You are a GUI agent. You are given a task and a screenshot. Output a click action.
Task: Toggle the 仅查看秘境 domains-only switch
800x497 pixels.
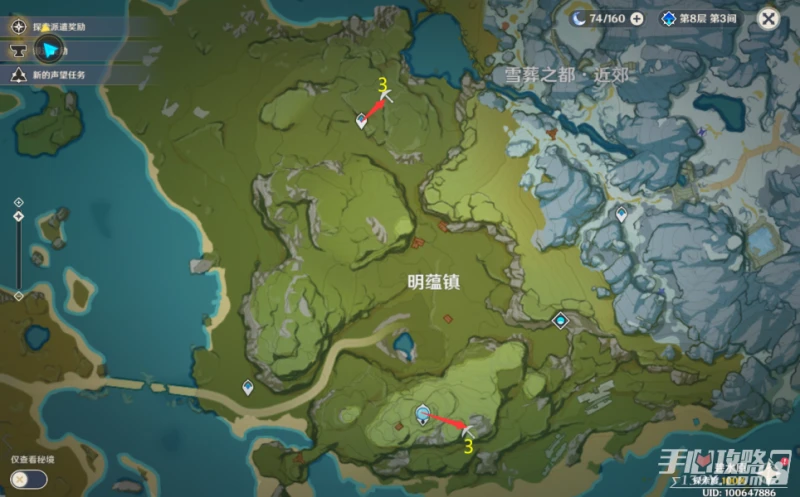[28, 478]
